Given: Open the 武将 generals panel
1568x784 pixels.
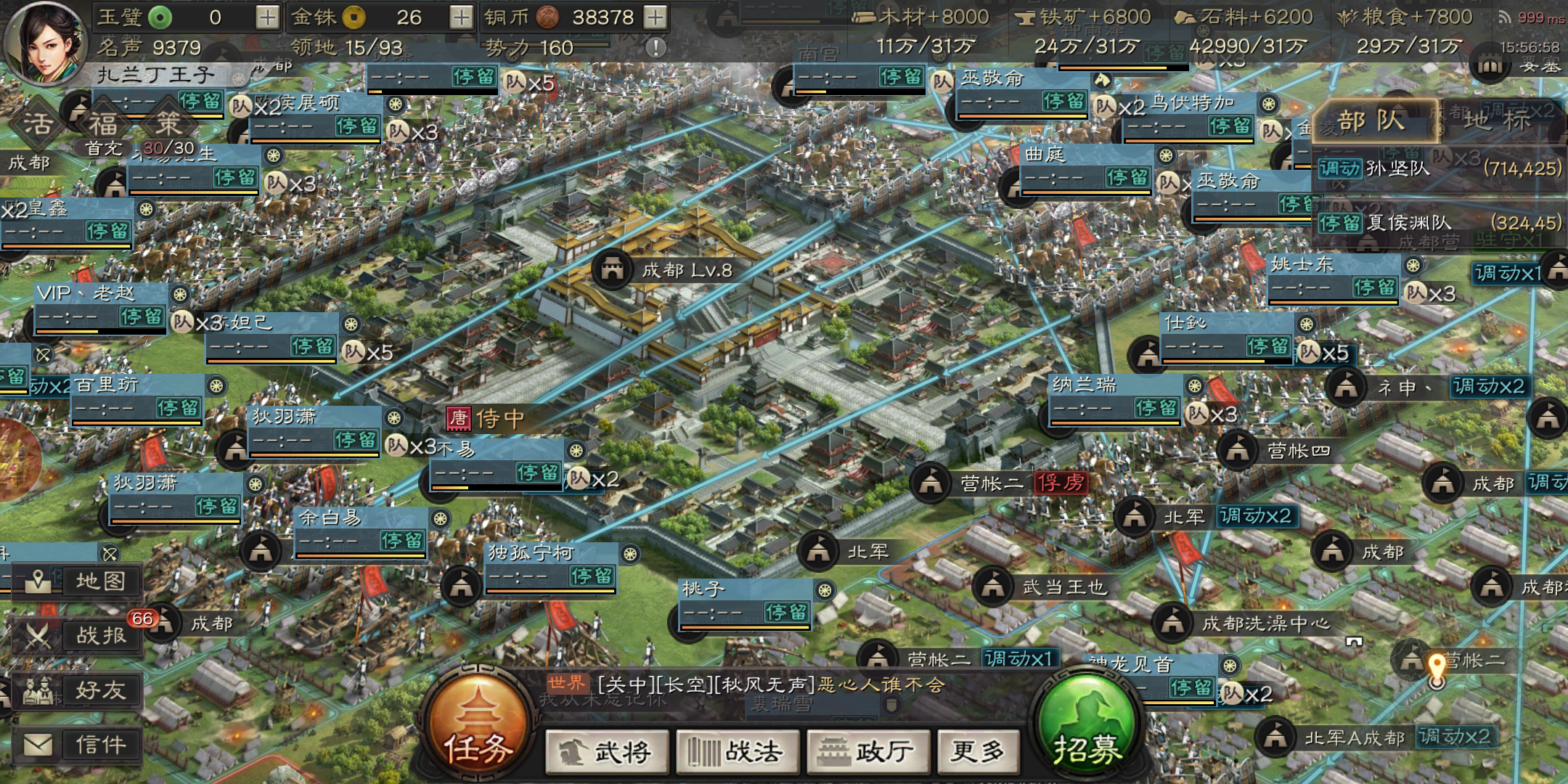Looking at the screenshot, I should (608, 752).
